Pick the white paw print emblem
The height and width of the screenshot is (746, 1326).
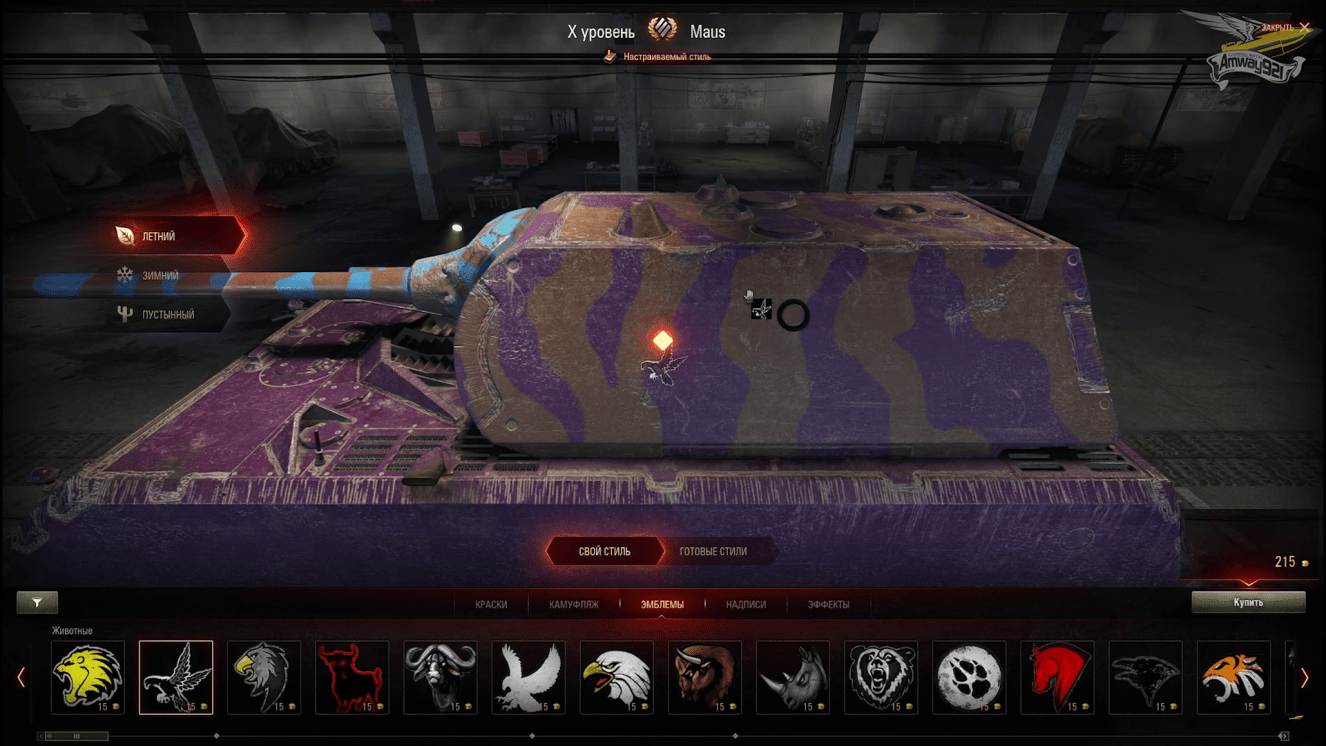pyautogui.click(x=969, y=677)
